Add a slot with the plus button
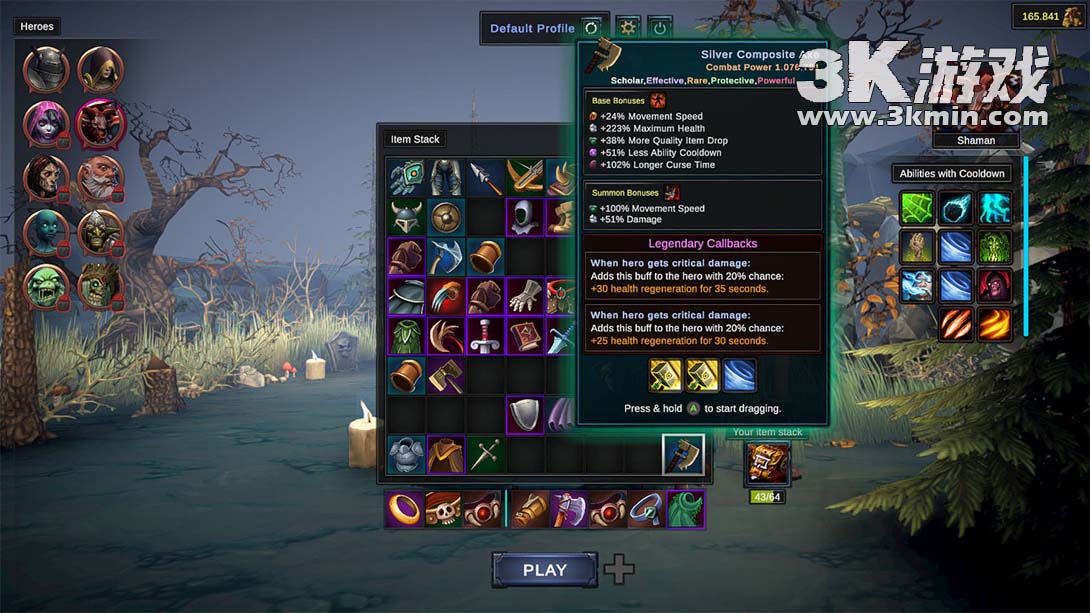 click(x=619, y=569)
